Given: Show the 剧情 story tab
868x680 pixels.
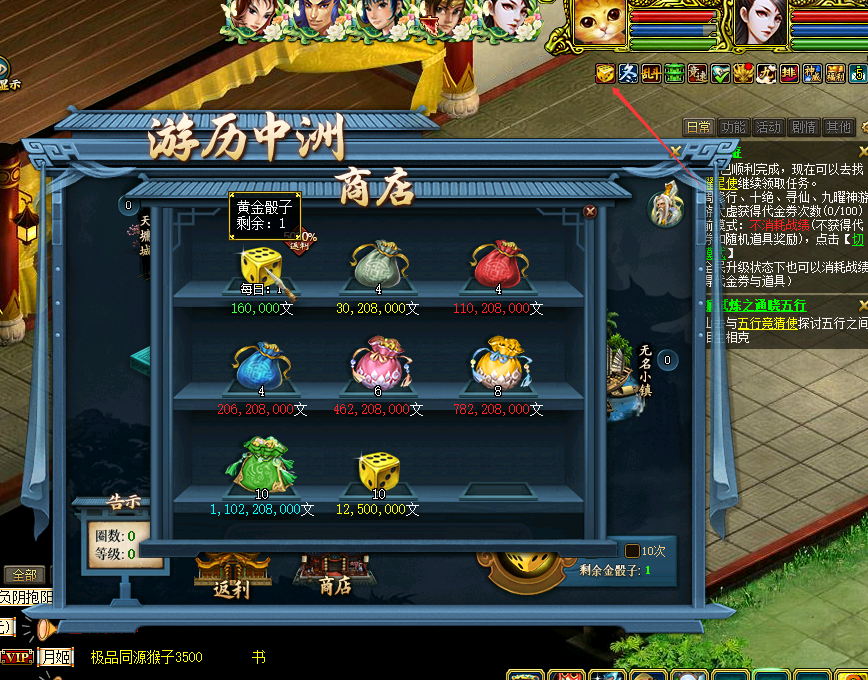Looking at the screenshot, I should [x=803, y=127].
